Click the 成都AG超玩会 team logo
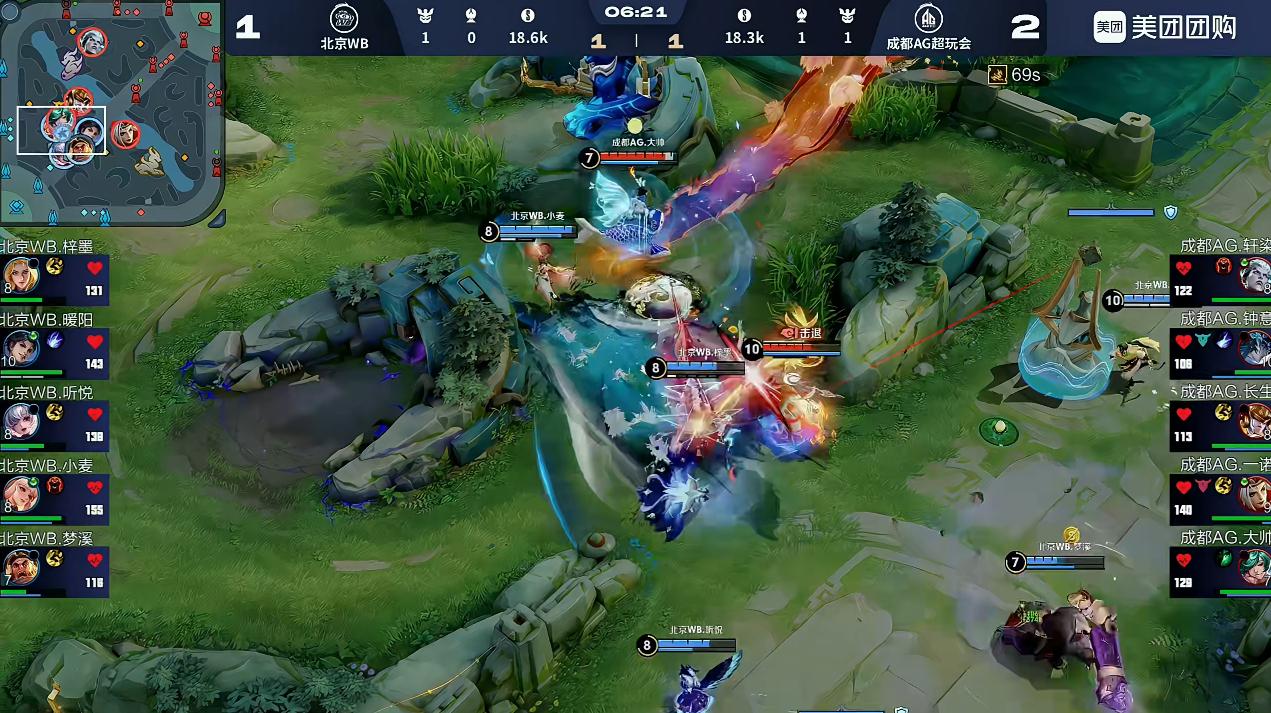Viewport: 1271px width, 713px height. [928, 19]
